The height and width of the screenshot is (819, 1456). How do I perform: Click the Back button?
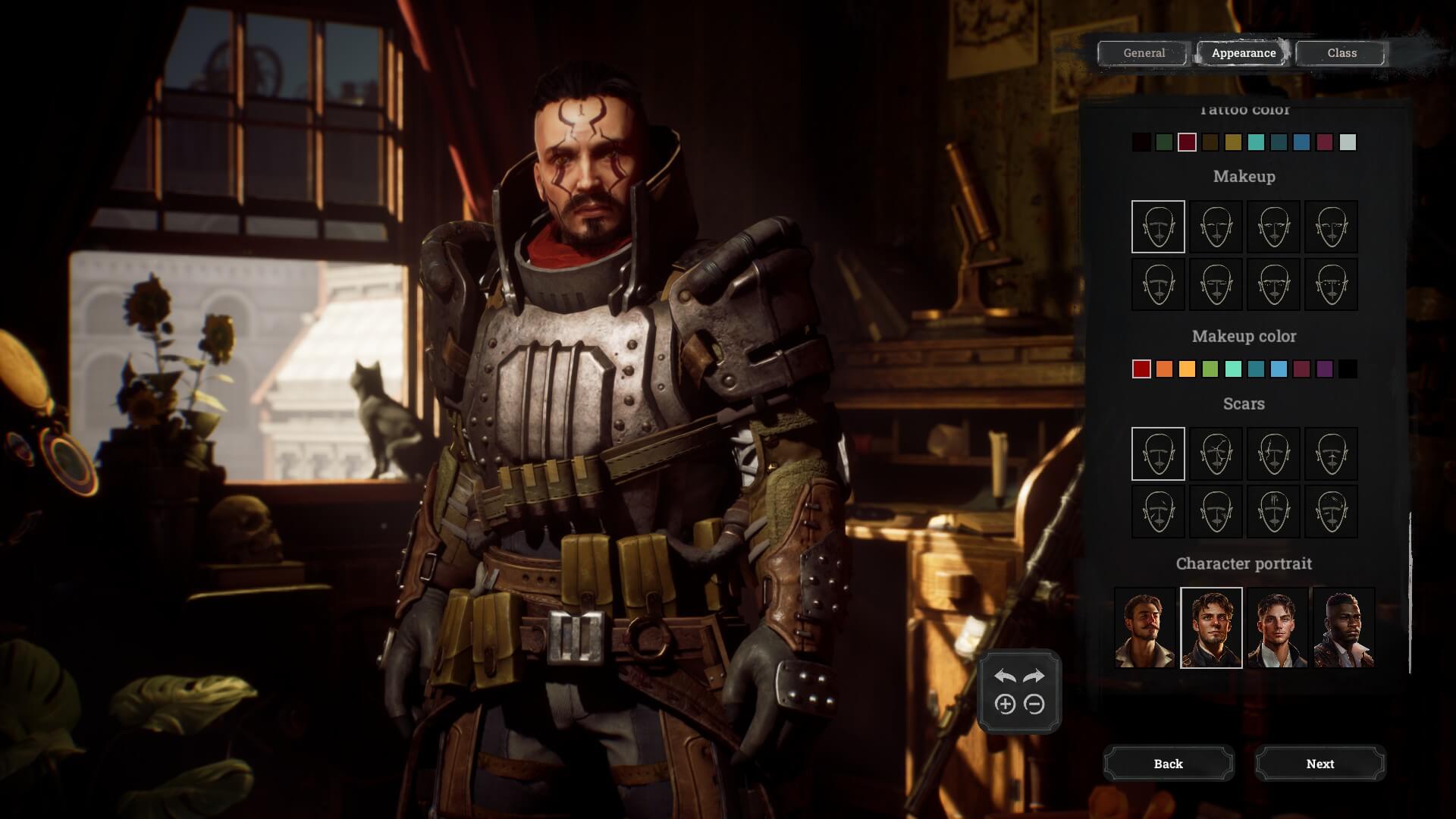[1168, 764]
